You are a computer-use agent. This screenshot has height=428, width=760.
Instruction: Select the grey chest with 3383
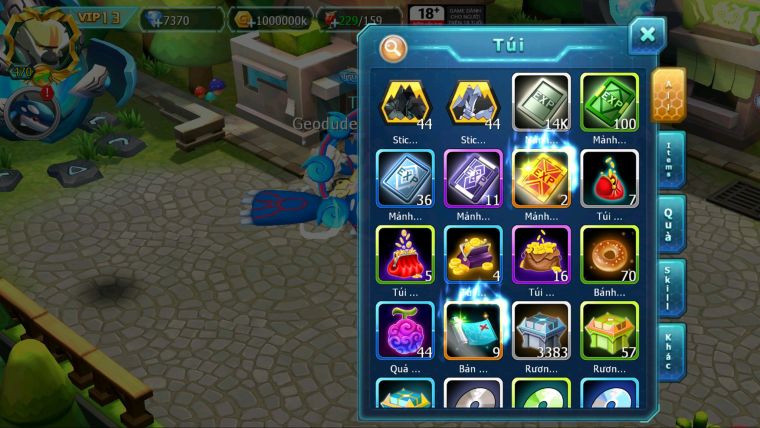[541, 330]
